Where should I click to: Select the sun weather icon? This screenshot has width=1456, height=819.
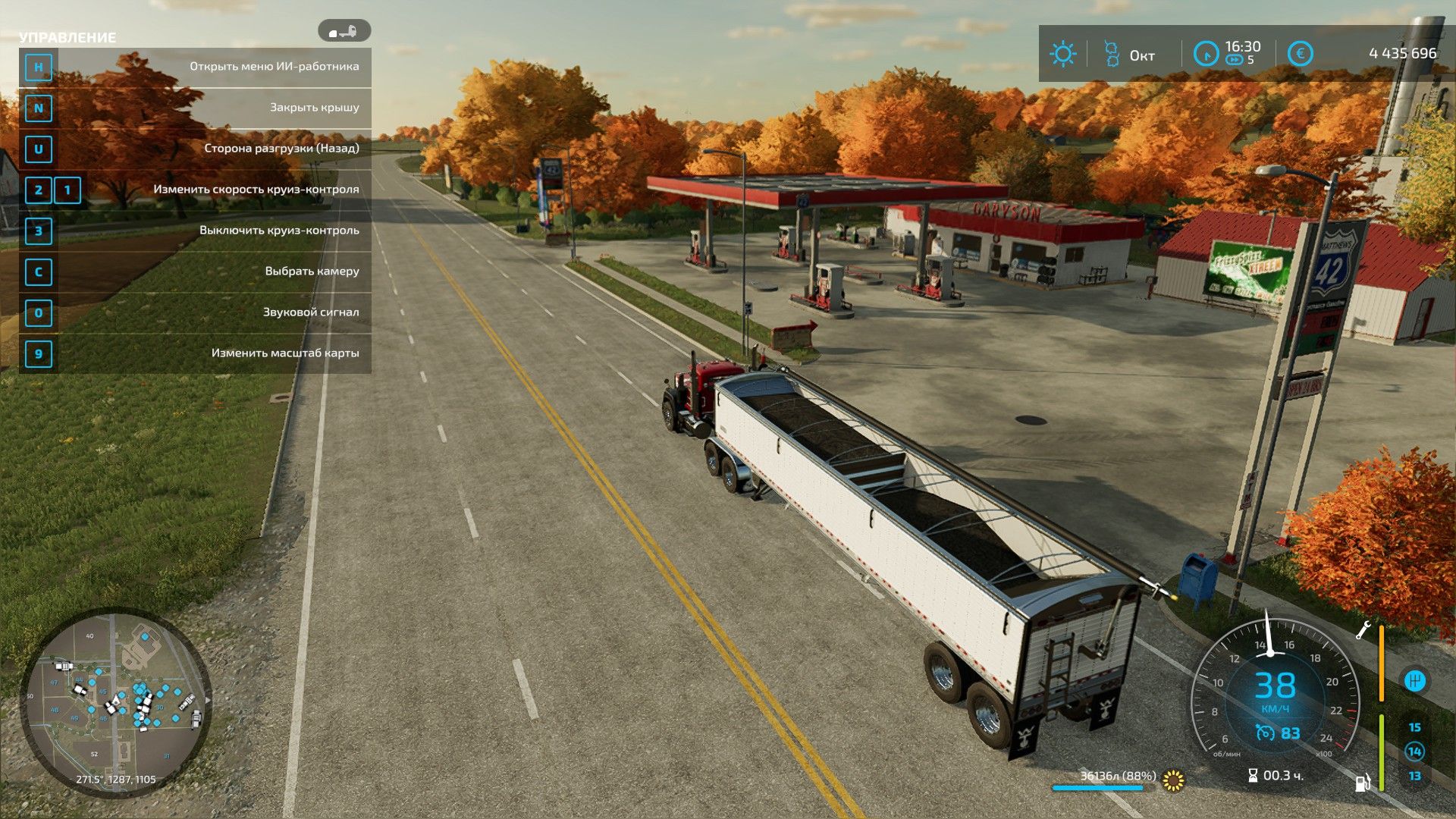point(1062,54)
